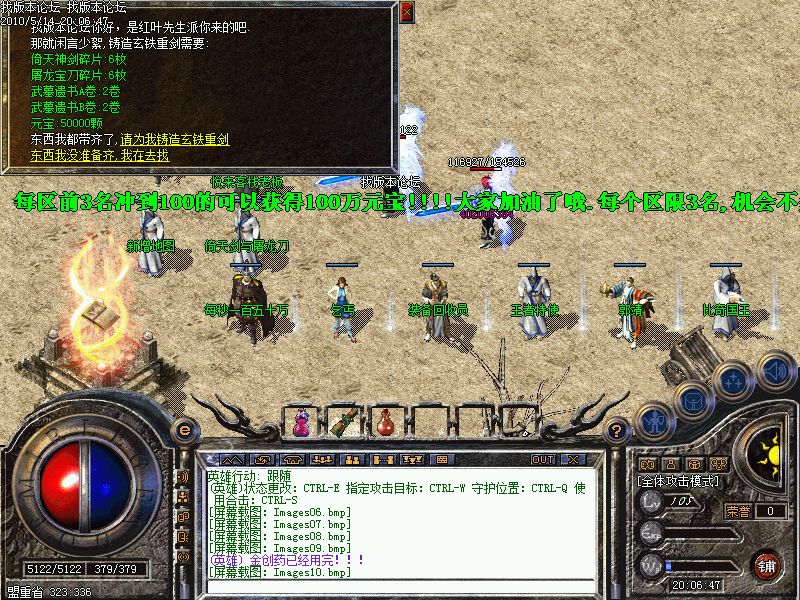Select the green scroll belt slot
This screenshot has width=800, height=600.
click(x=347, y=423)
